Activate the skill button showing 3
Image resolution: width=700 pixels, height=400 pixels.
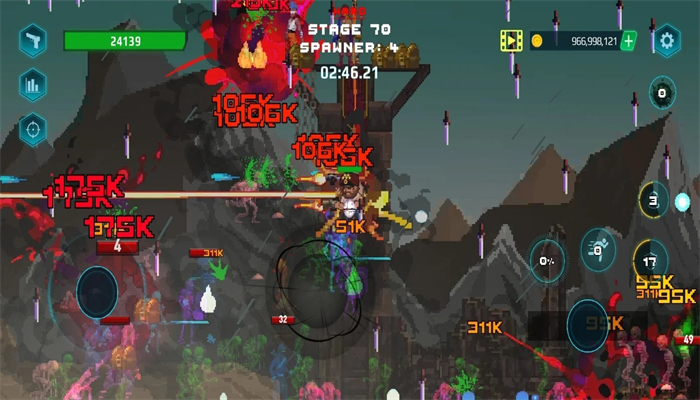click(653, 200)
